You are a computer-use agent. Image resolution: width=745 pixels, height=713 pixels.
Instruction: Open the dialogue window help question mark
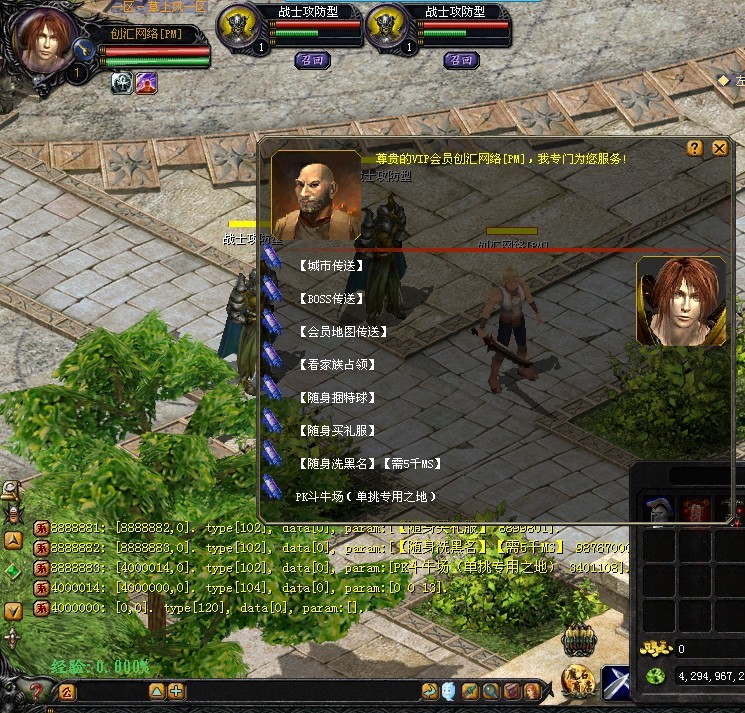(x=695, y=148)
